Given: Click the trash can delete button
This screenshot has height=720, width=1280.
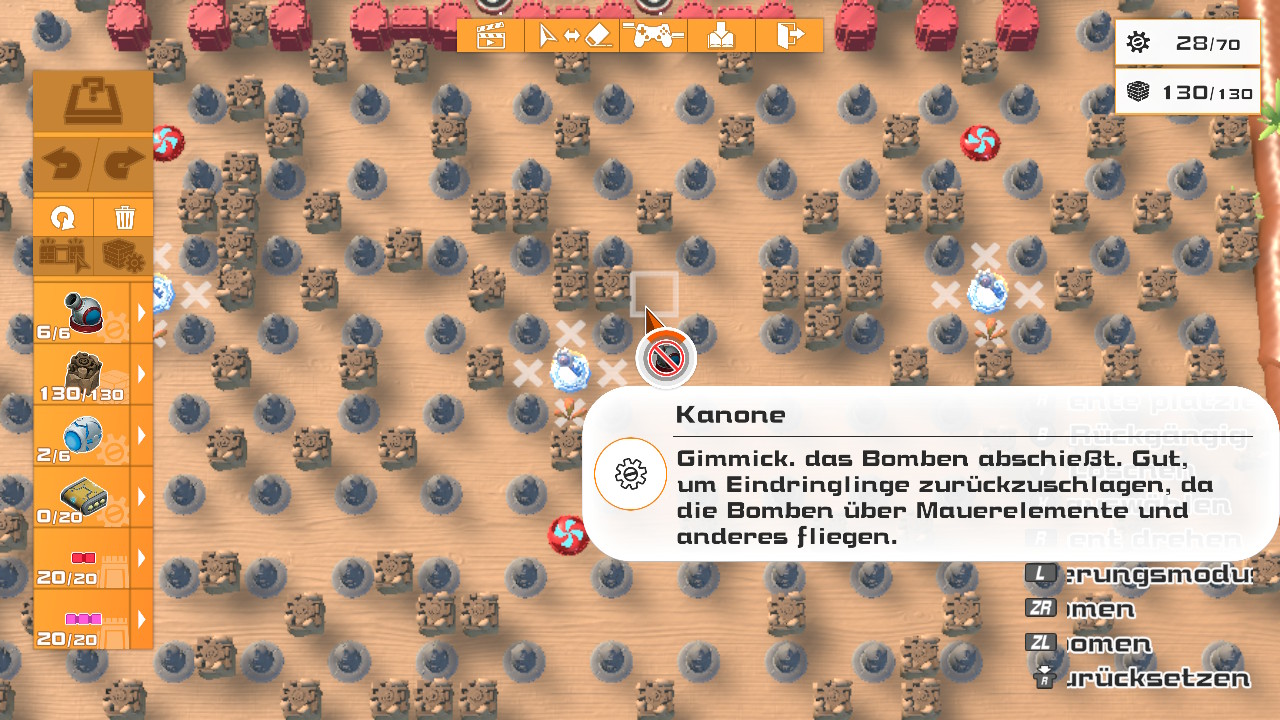Looking at the screenshot, I should pyautogui.click(x=124, y=217).
